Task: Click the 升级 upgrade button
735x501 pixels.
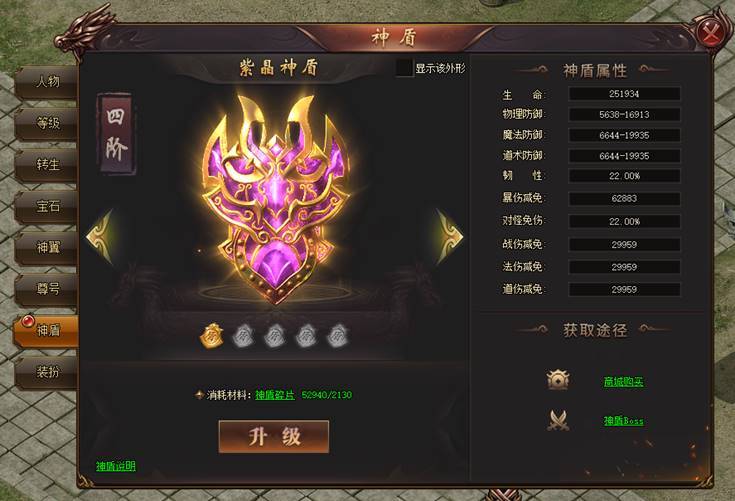Action: tap(274, 436)
